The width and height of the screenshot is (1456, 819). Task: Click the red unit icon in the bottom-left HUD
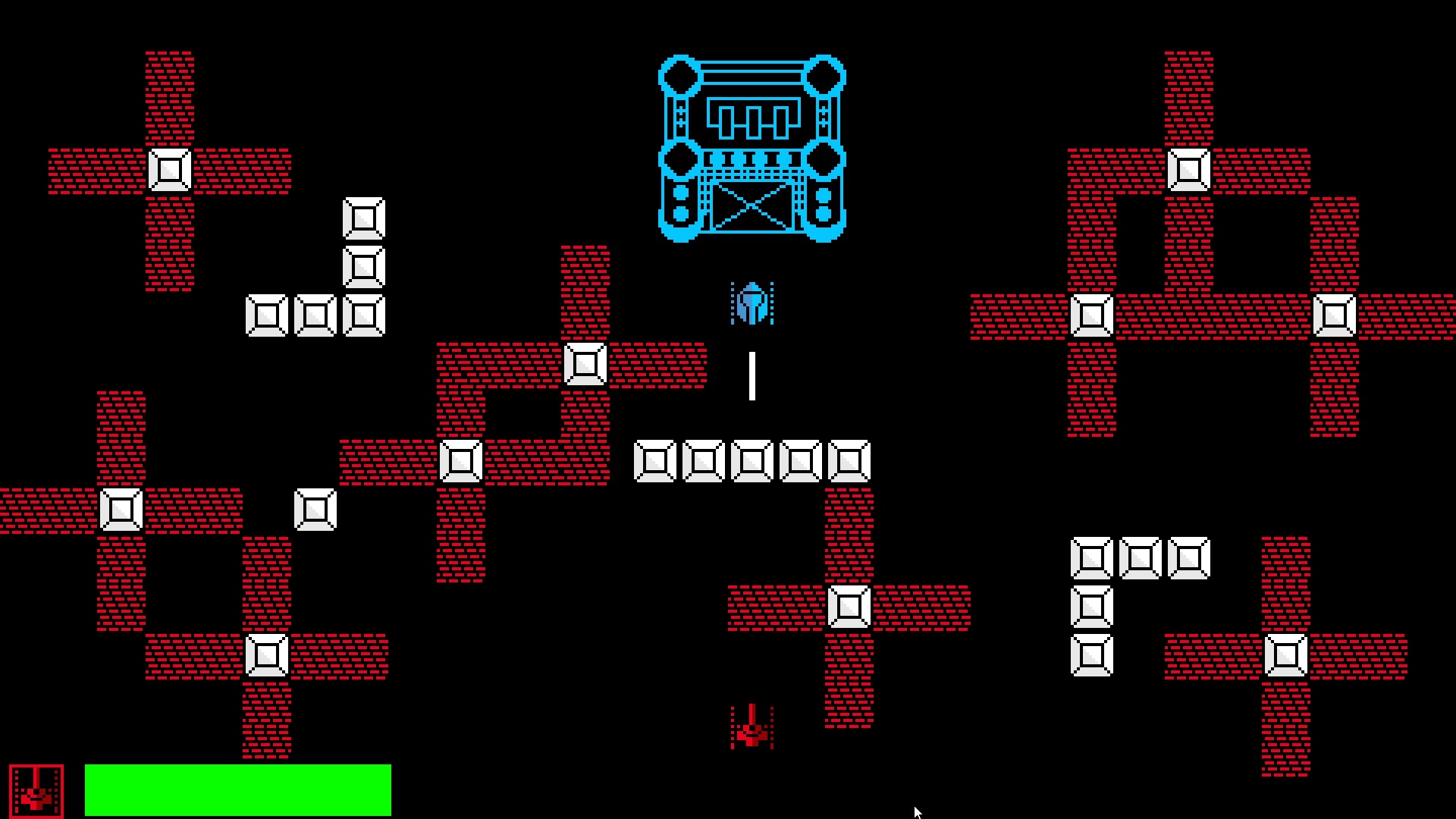[36, 789]
